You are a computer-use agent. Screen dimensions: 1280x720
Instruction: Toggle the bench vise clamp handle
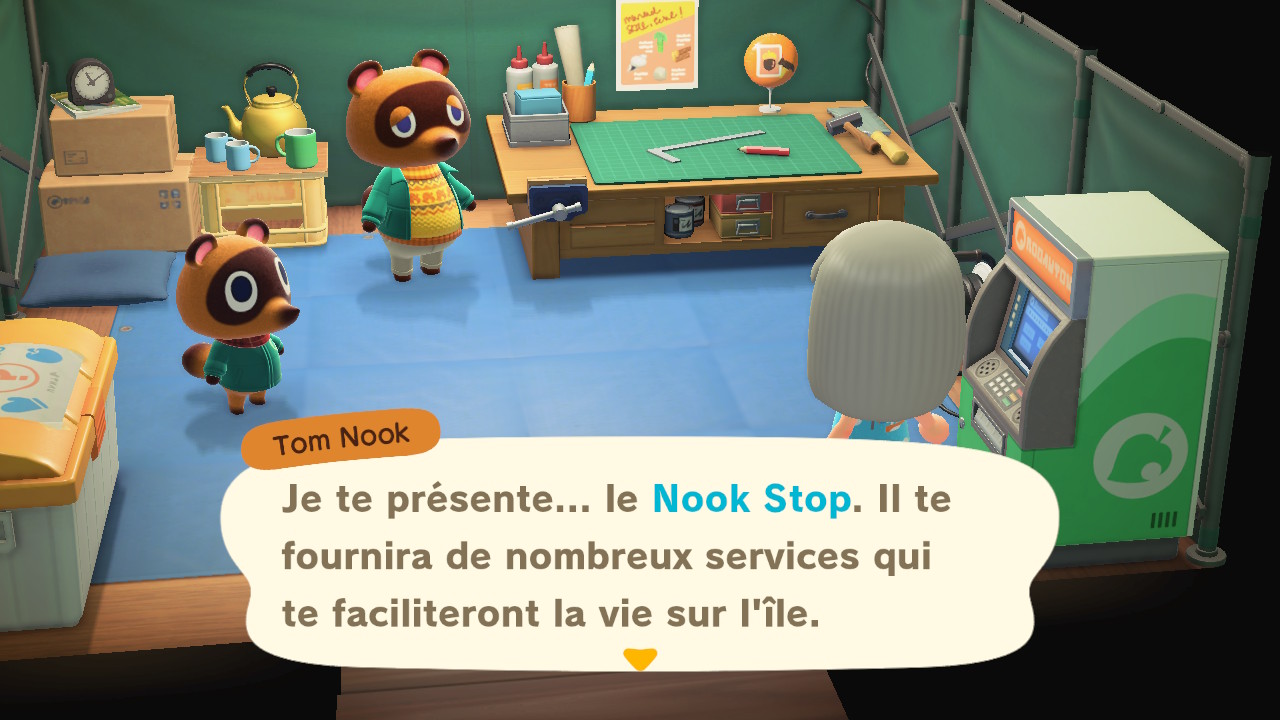558,211
